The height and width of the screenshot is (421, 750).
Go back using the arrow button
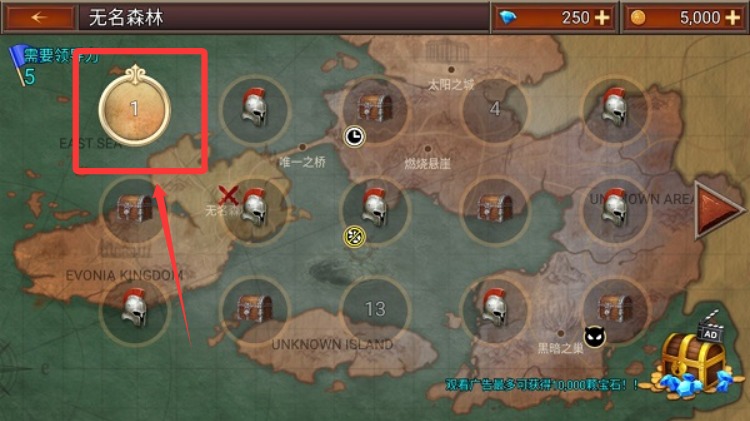40,18
